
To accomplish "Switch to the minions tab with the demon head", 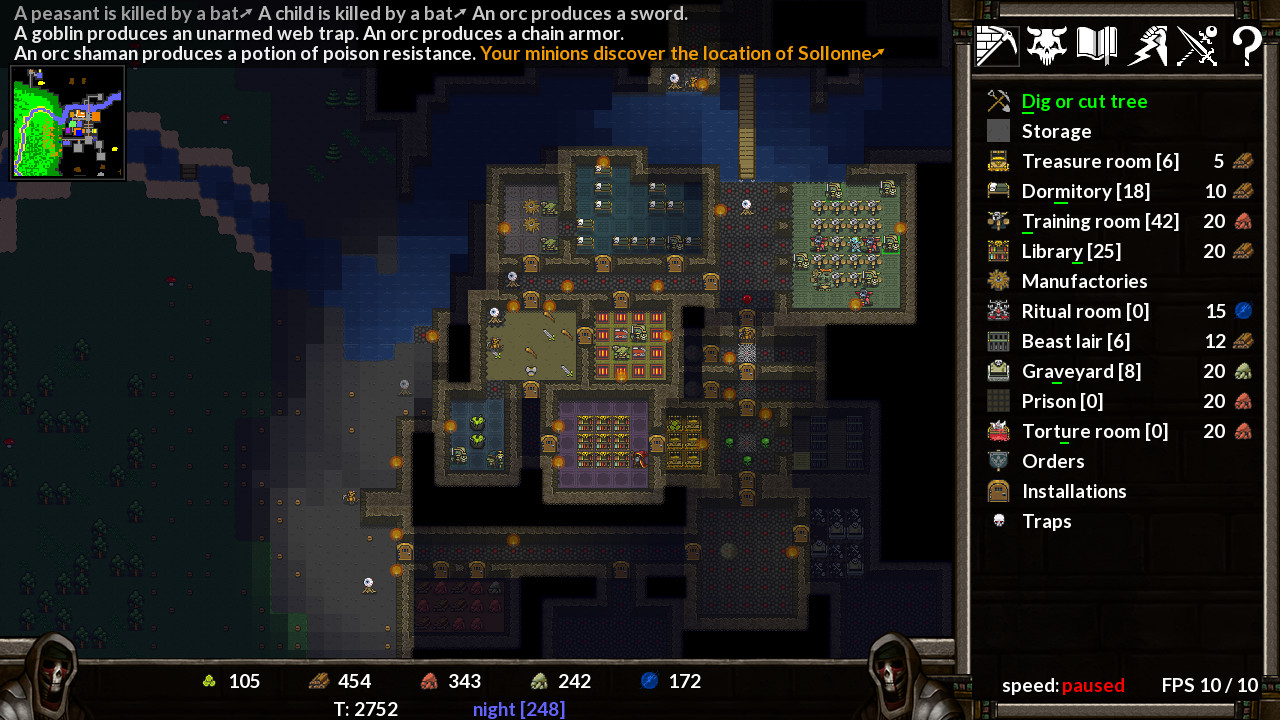I will pyautogui.click(x=1046, y=44).
